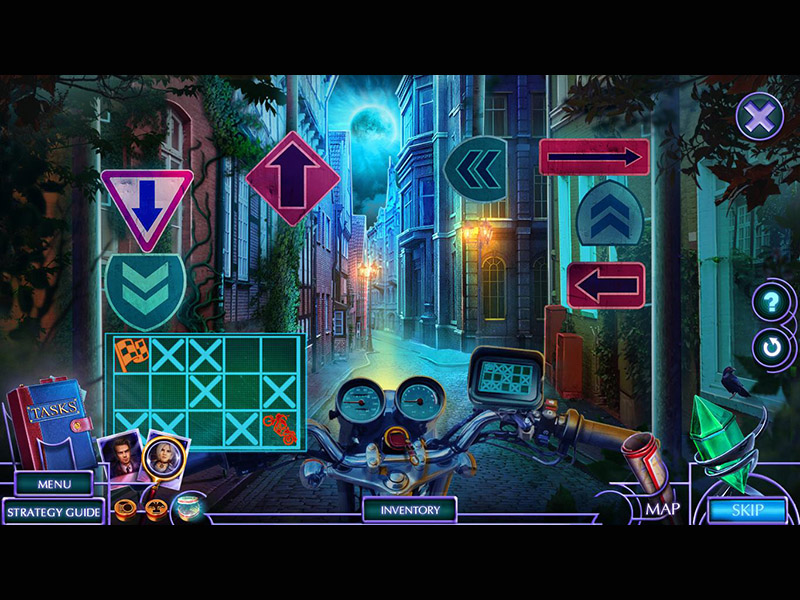Select the dark-haired man's portrait

[x=120, y=457]
